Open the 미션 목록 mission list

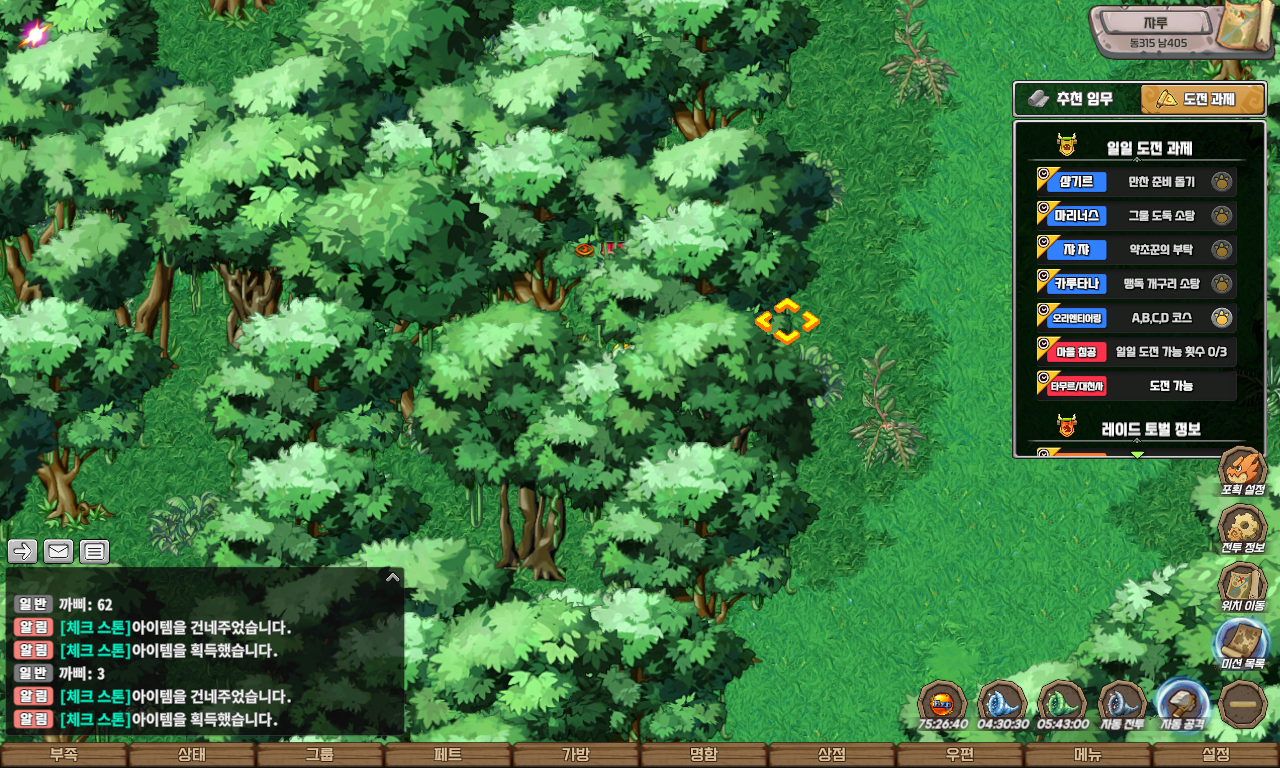point(1242,645)
